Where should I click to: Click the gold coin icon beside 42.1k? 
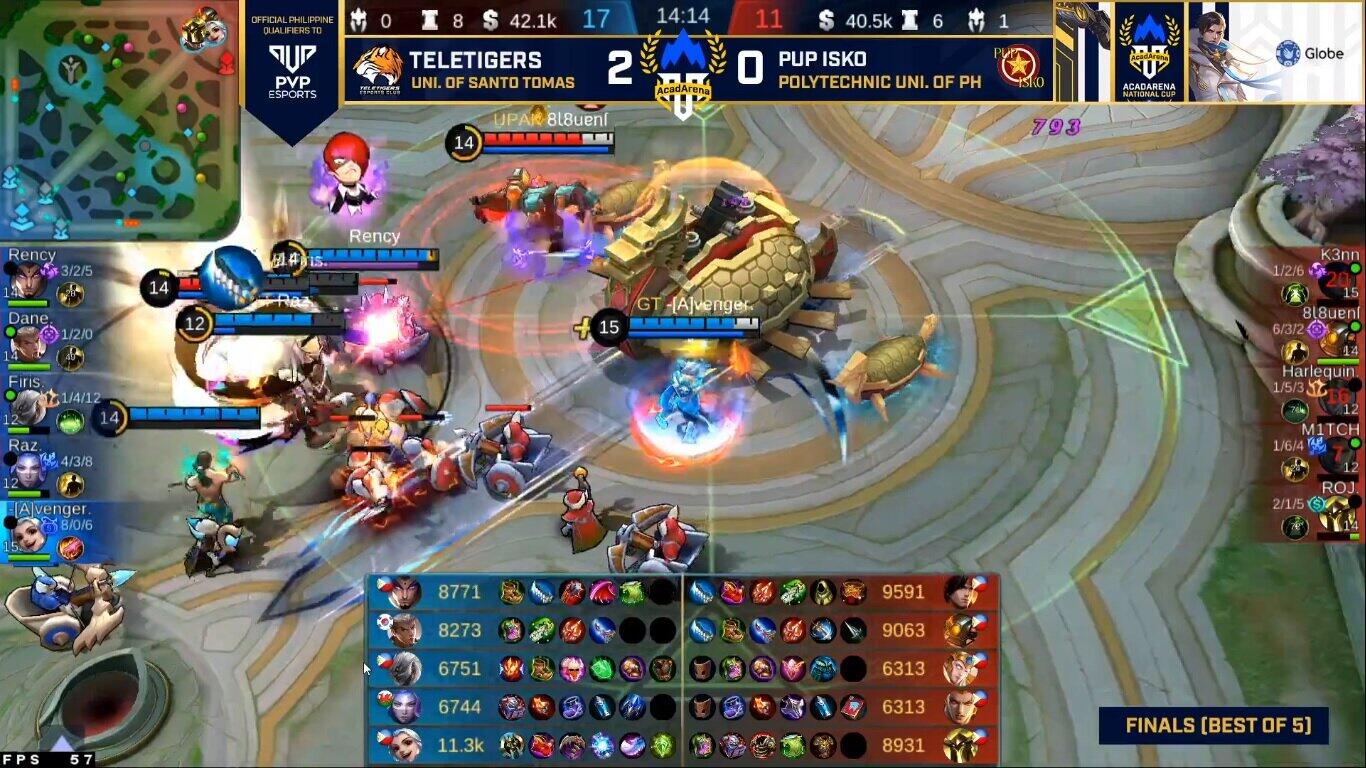pos(490,18)
